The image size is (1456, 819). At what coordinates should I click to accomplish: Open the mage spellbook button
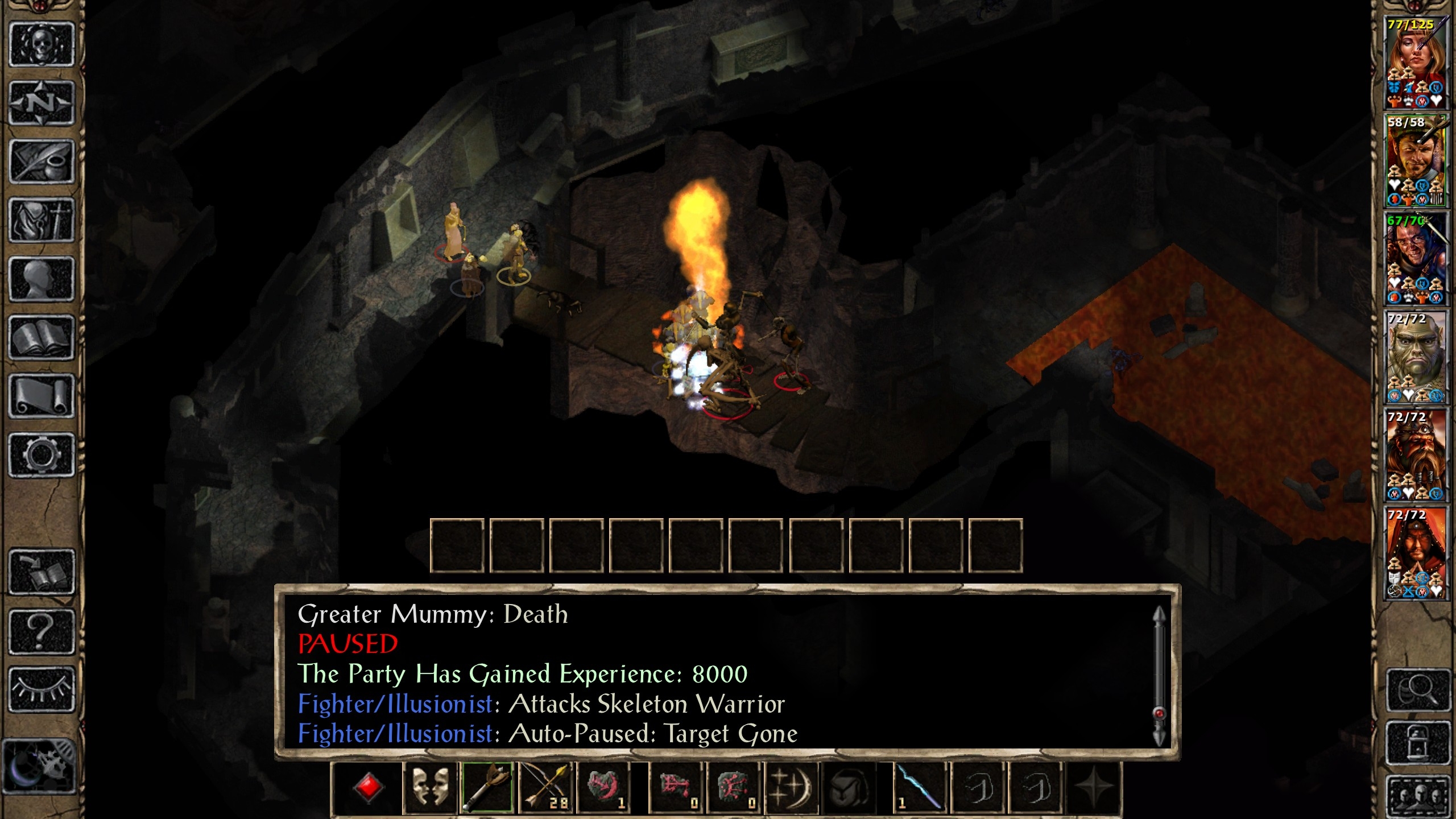(x=42, y=337)
